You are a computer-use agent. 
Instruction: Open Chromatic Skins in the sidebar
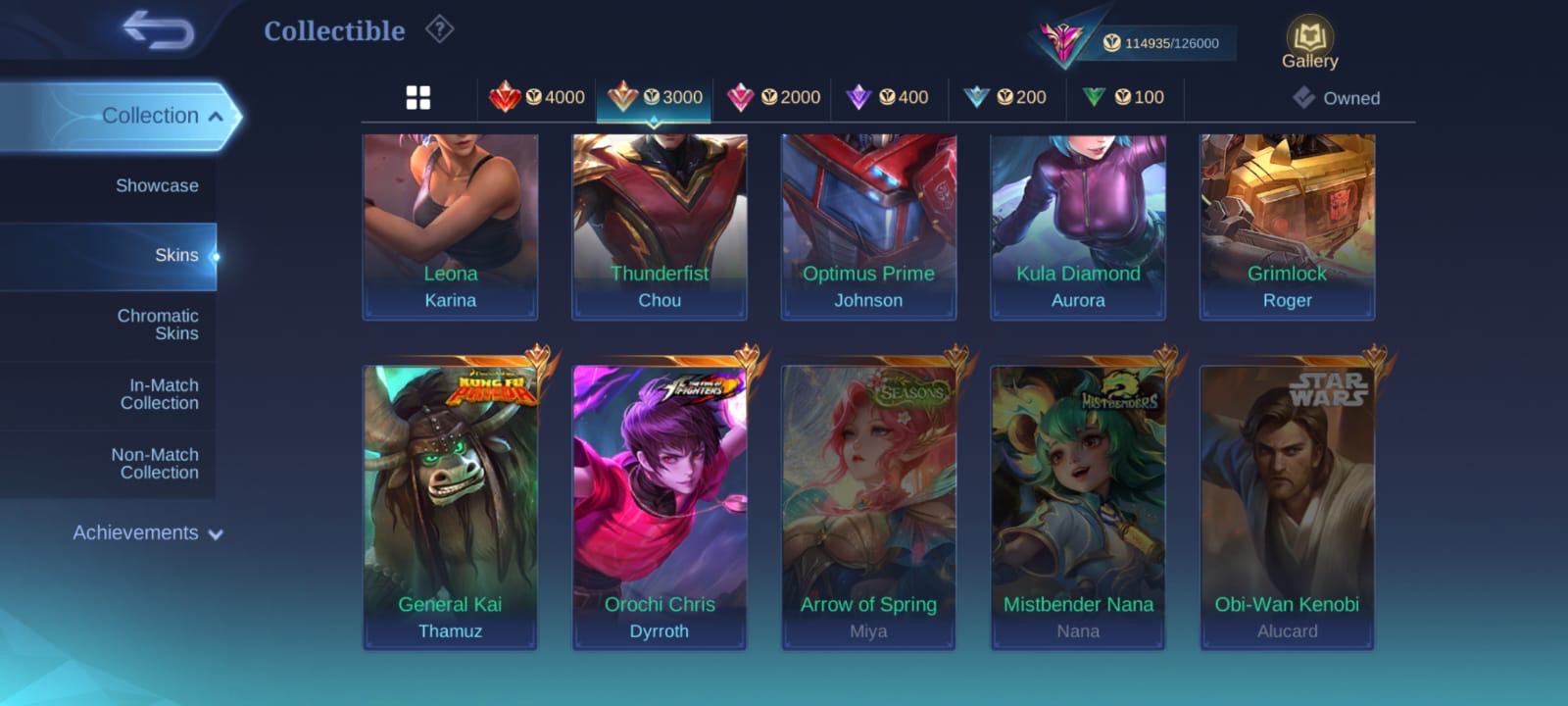(157, 325)
